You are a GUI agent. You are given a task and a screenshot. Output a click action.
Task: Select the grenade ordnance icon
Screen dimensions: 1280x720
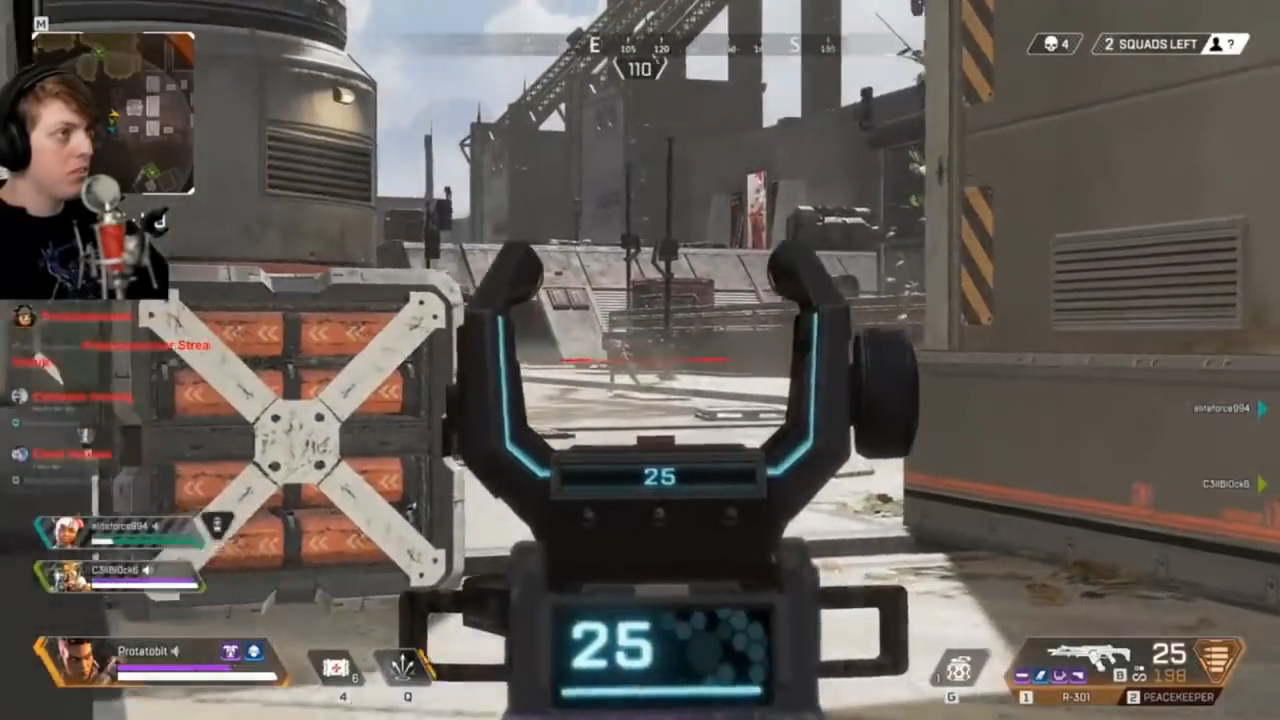pyautogui.click(x=959, y=667)
